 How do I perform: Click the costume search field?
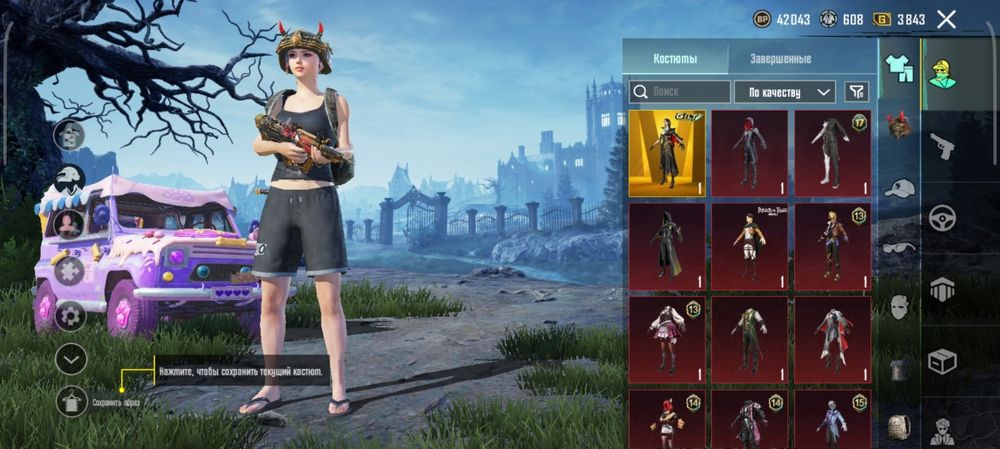pos(680,92)
